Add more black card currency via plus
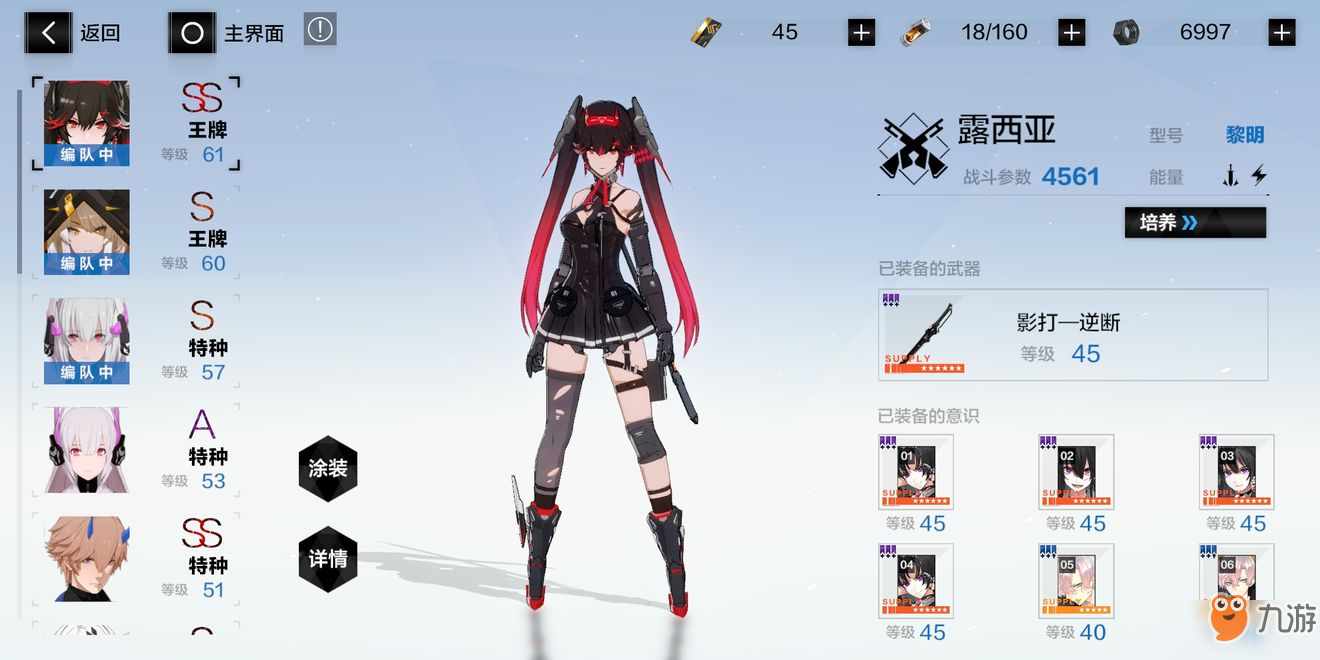Viewport: 1320px width, 660px height. click(861, 33)
